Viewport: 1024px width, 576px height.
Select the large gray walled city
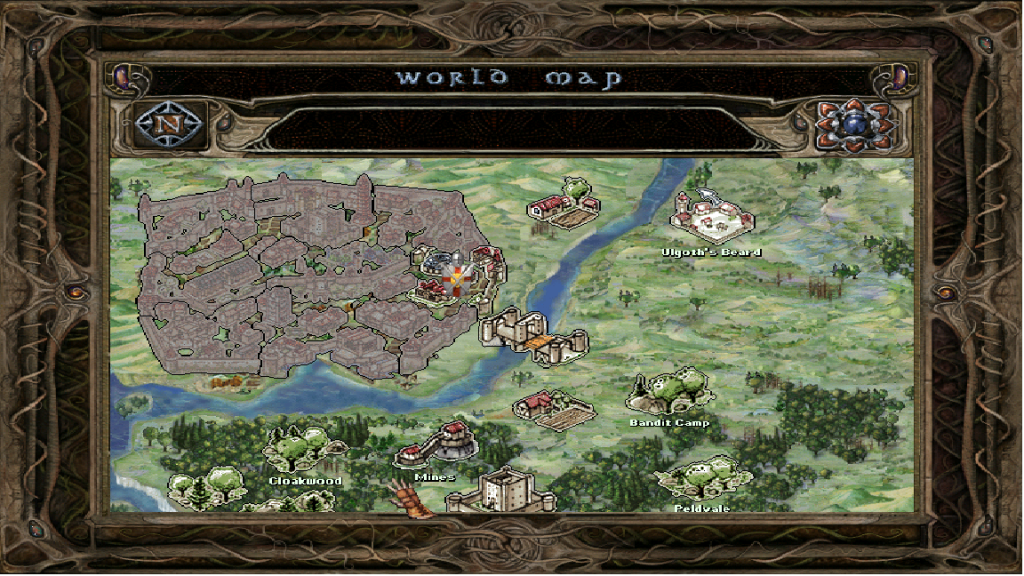(x=290, y=275)
